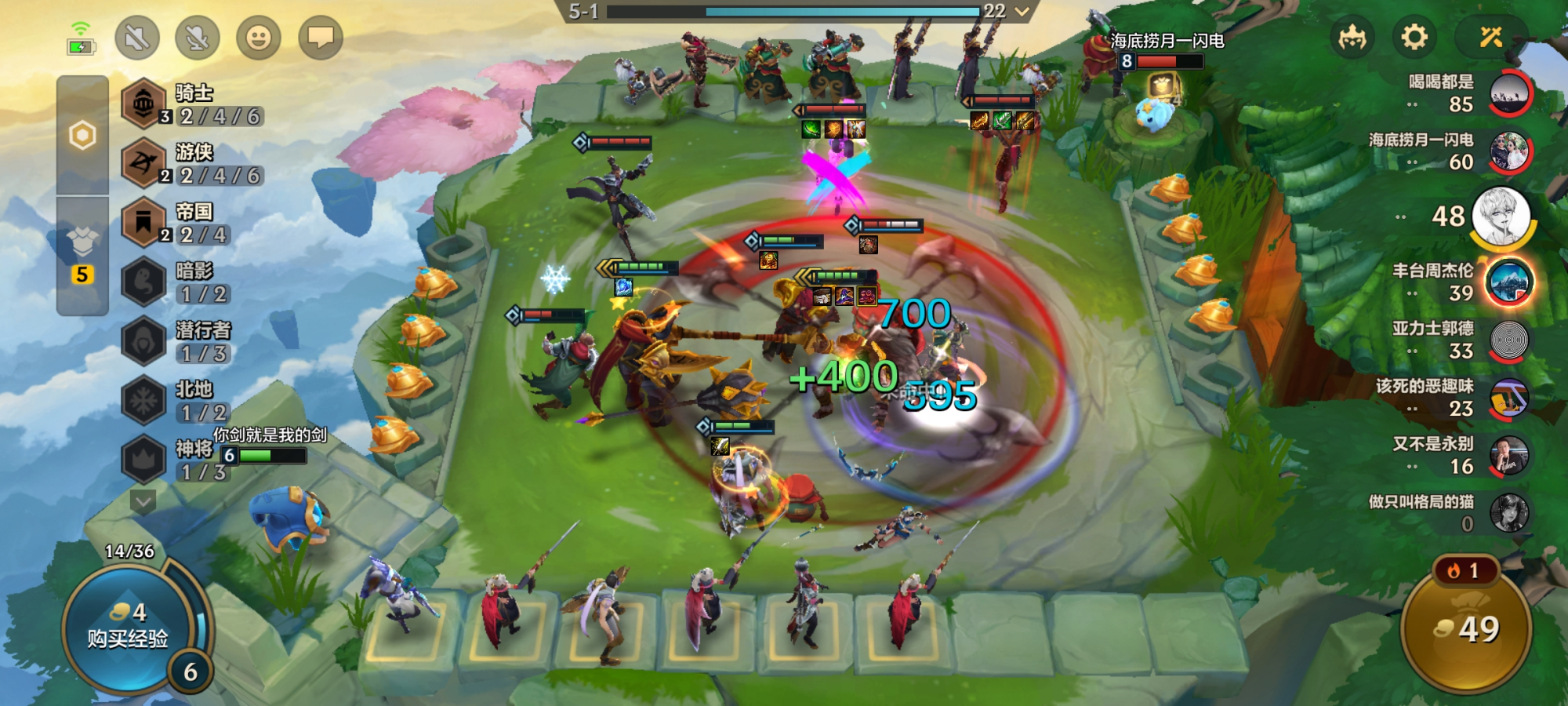This screenshot has width=1568, height=706.
Task: View player 丰台周杰伦's board
Action: [1509, 282]
